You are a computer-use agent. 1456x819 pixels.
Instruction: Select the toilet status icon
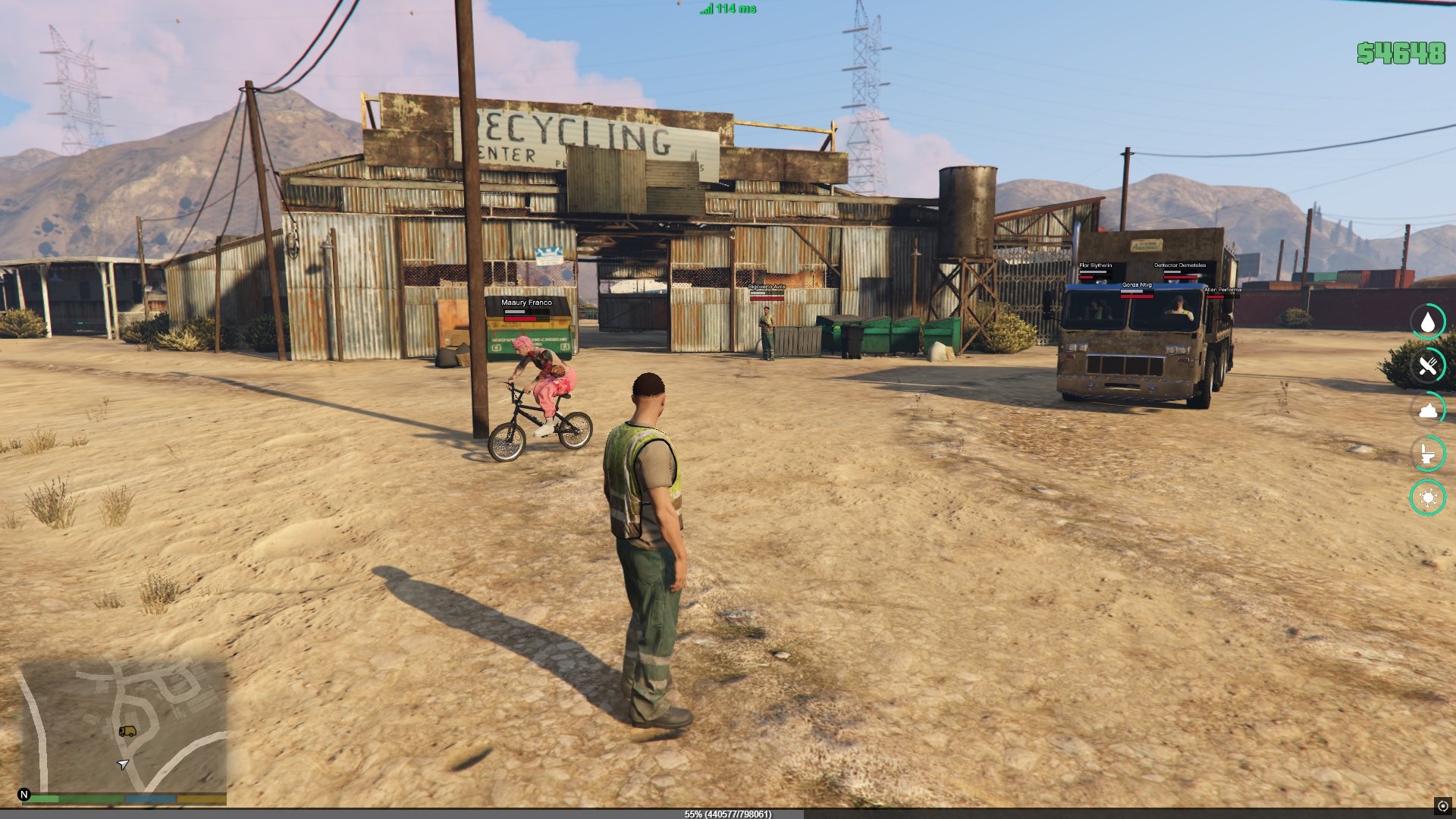click(1427, 454)
